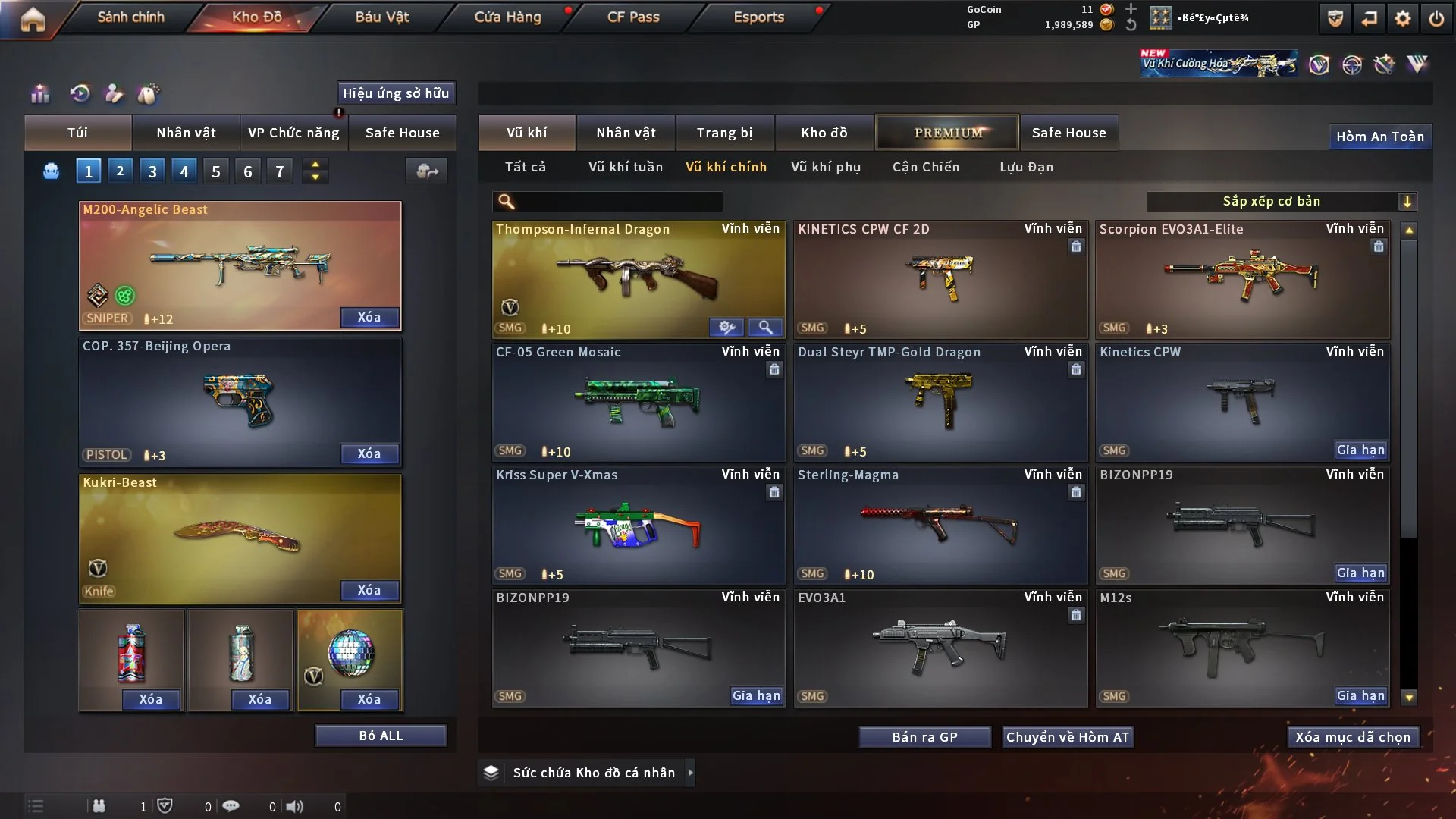Open the Cửa Hàng shop menu
The height and width of the screenshot is (819, 1456).
coord(507,17)
